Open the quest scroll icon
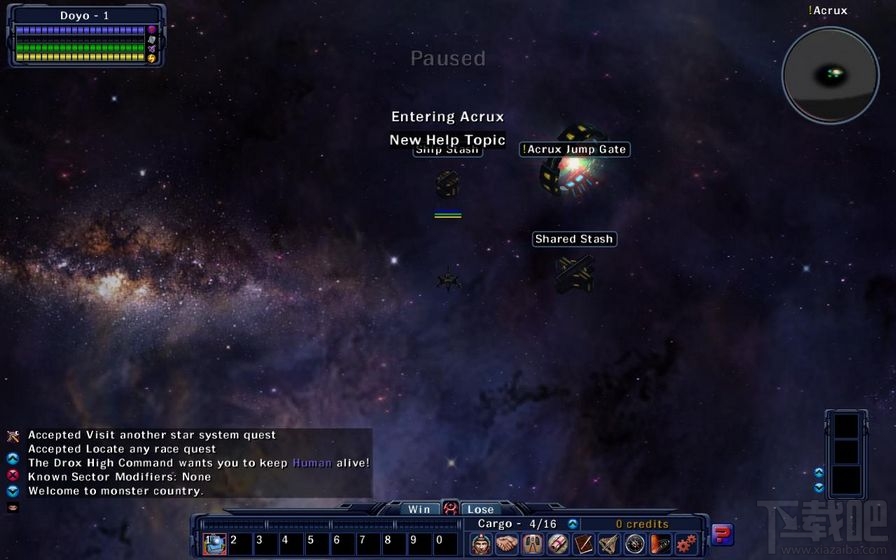 [x=558, y=543]
